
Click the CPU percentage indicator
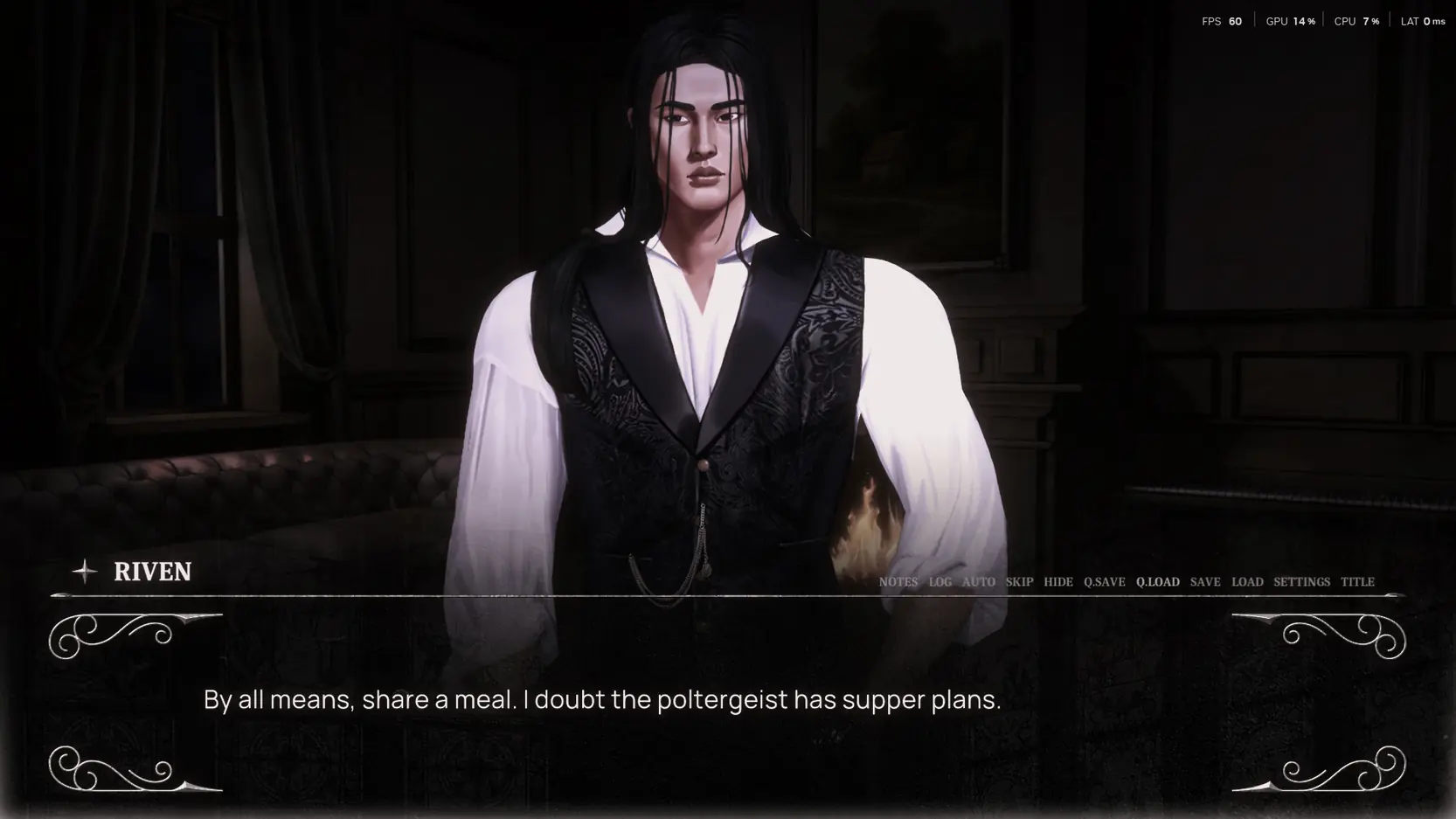[x=1355, y=20]
